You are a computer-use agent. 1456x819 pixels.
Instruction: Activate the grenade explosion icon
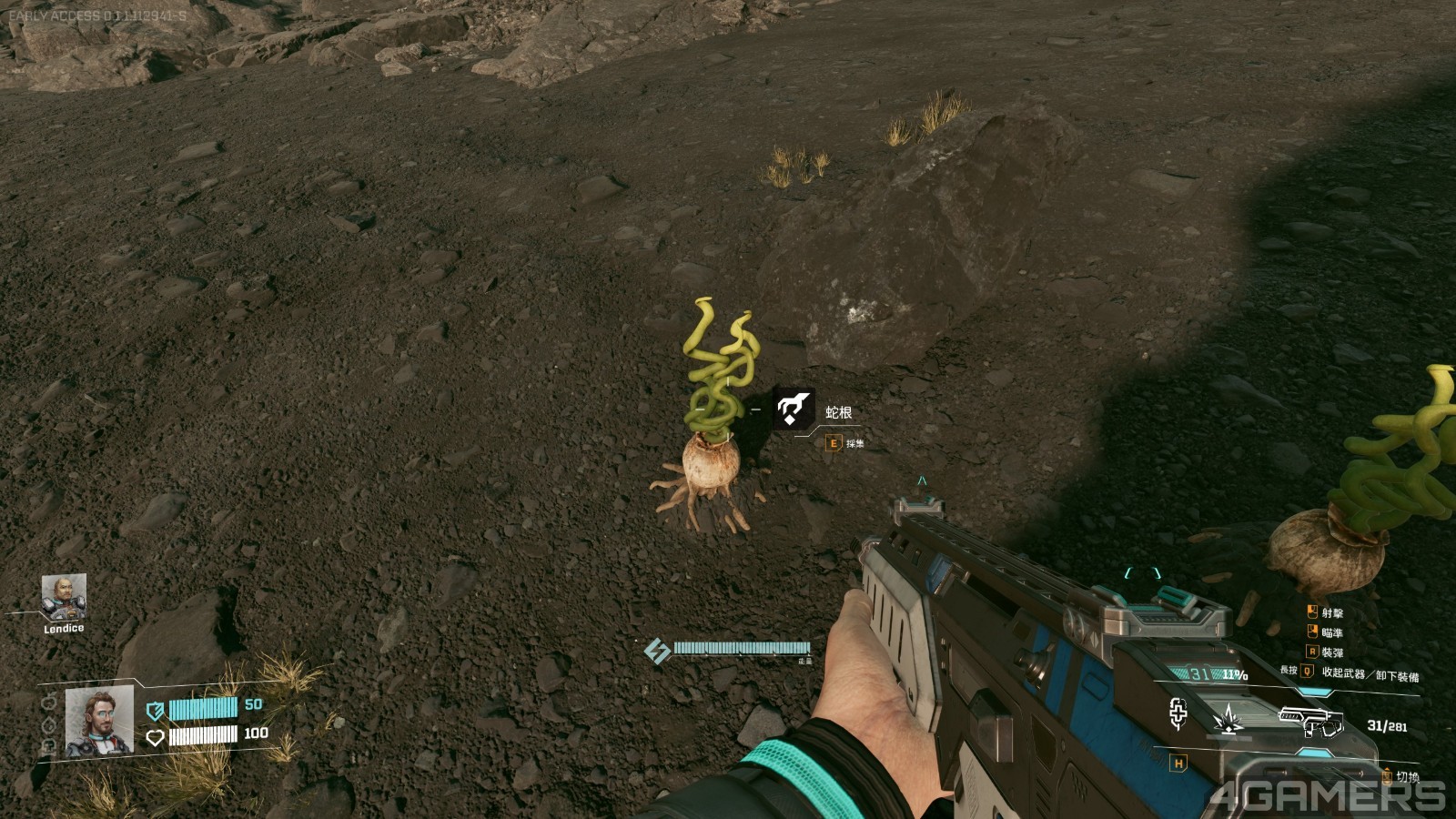coord(1229,719)
